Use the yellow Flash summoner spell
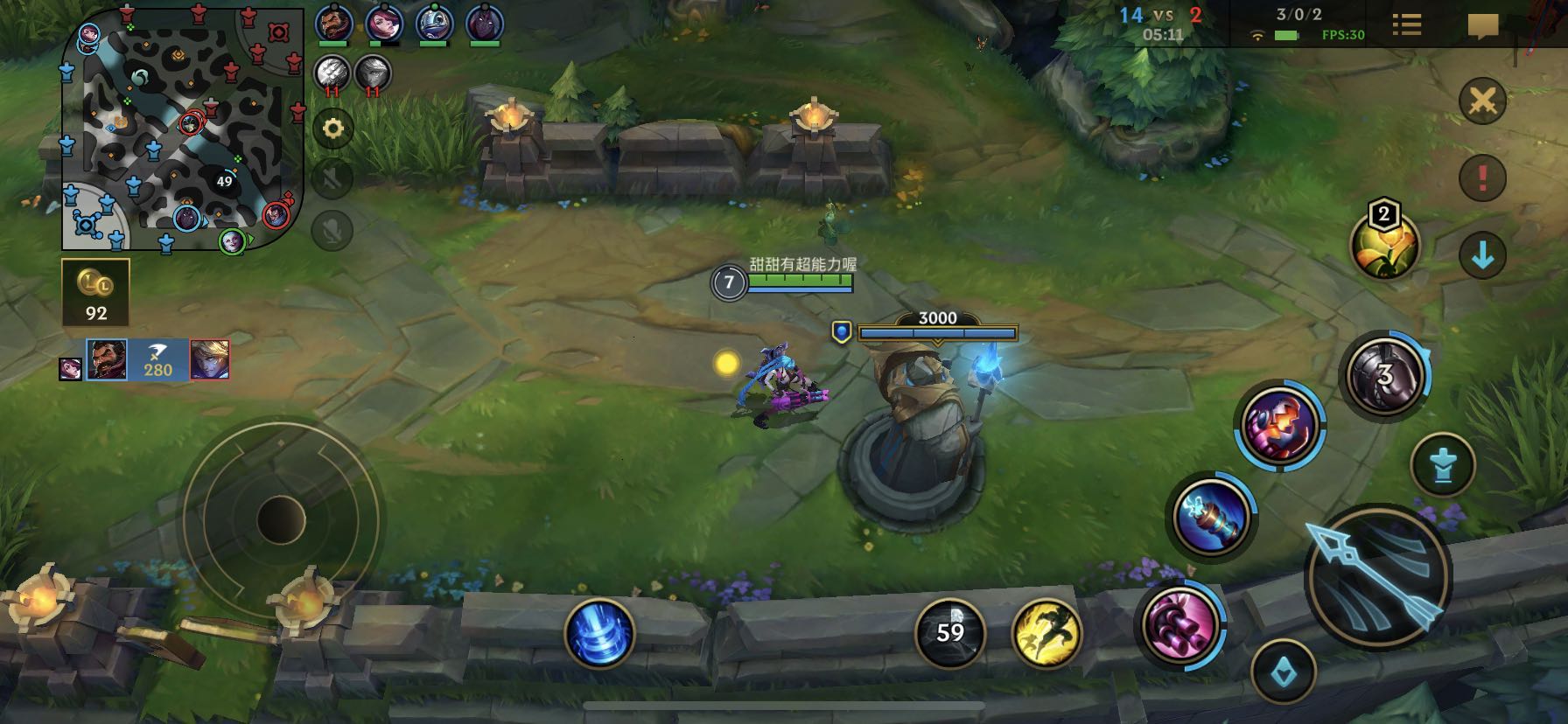The width and height of the screenshot is (1568, 724). 1046,633
